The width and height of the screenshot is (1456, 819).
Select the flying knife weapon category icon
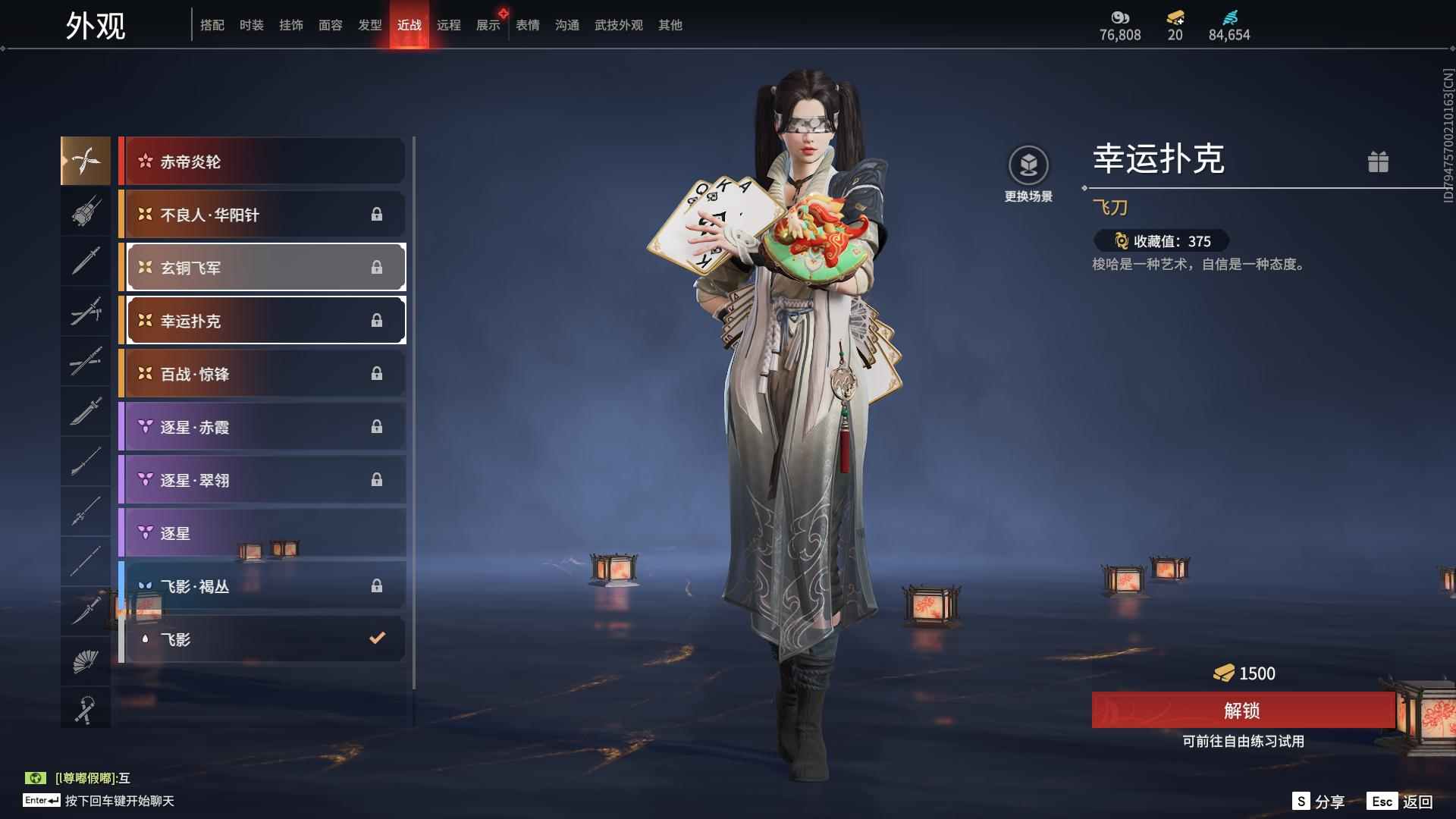point(86,160)
